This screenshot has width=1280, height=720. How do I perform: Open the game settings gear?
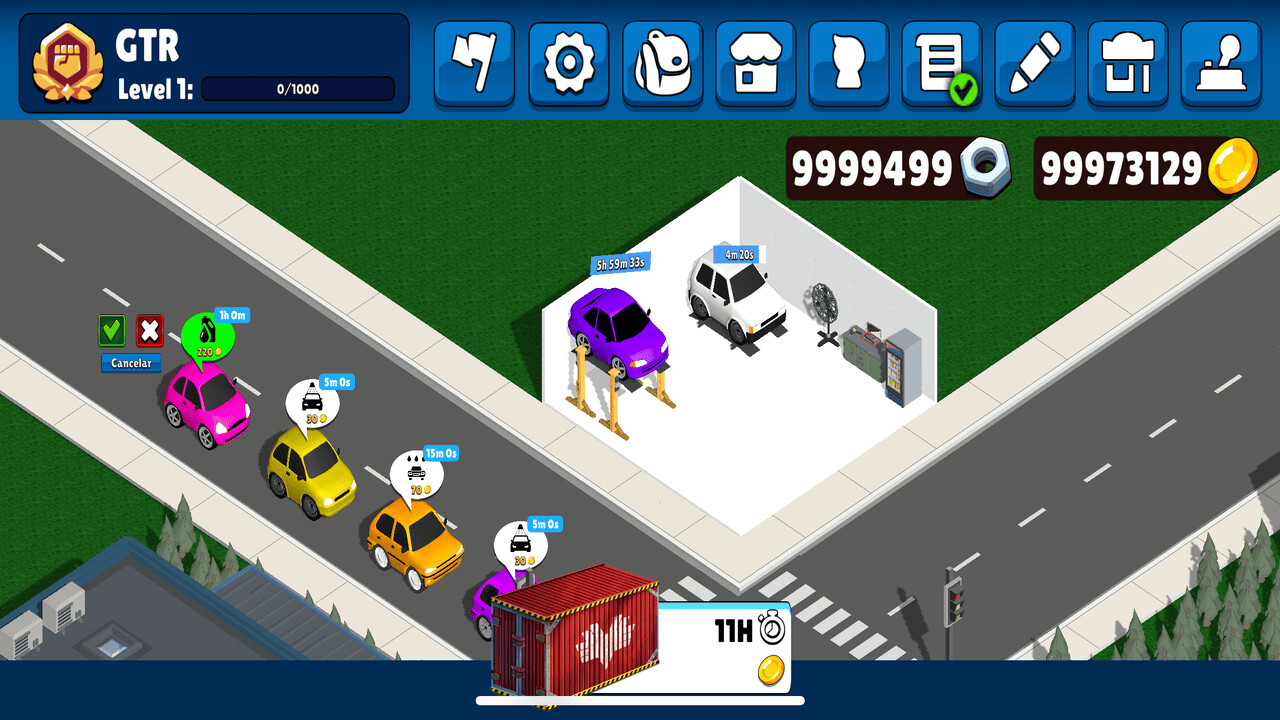point(568,63)
